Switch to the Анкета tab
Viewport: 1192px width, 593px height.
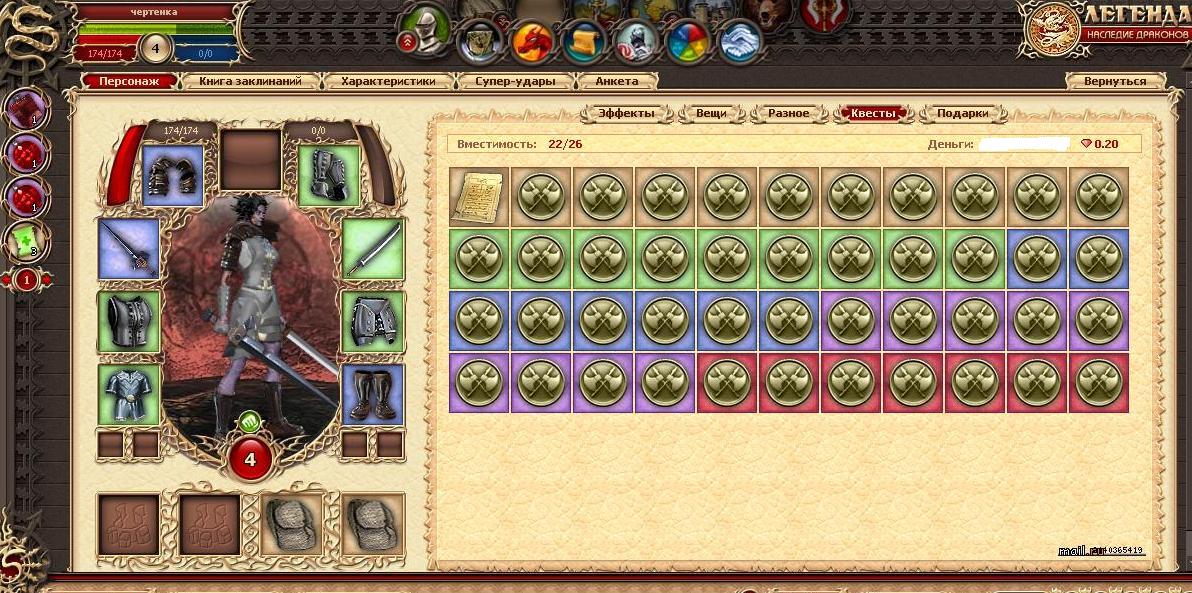pos(617,81)
